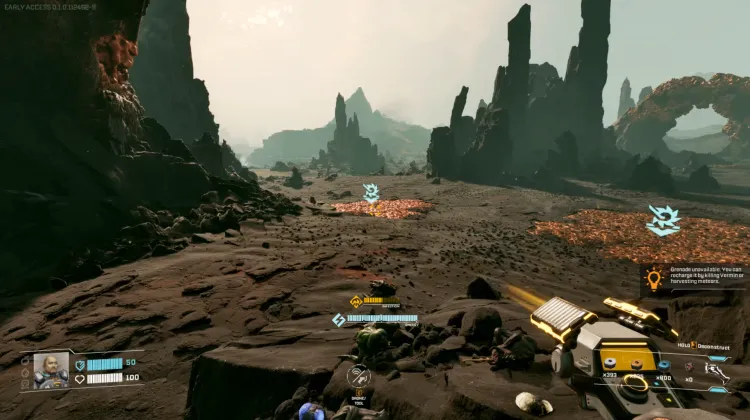Image resolution: width=750 pixels, height=420 pixels.
Task: Click the objective marker above the right ore field
Action: point(663,220)
